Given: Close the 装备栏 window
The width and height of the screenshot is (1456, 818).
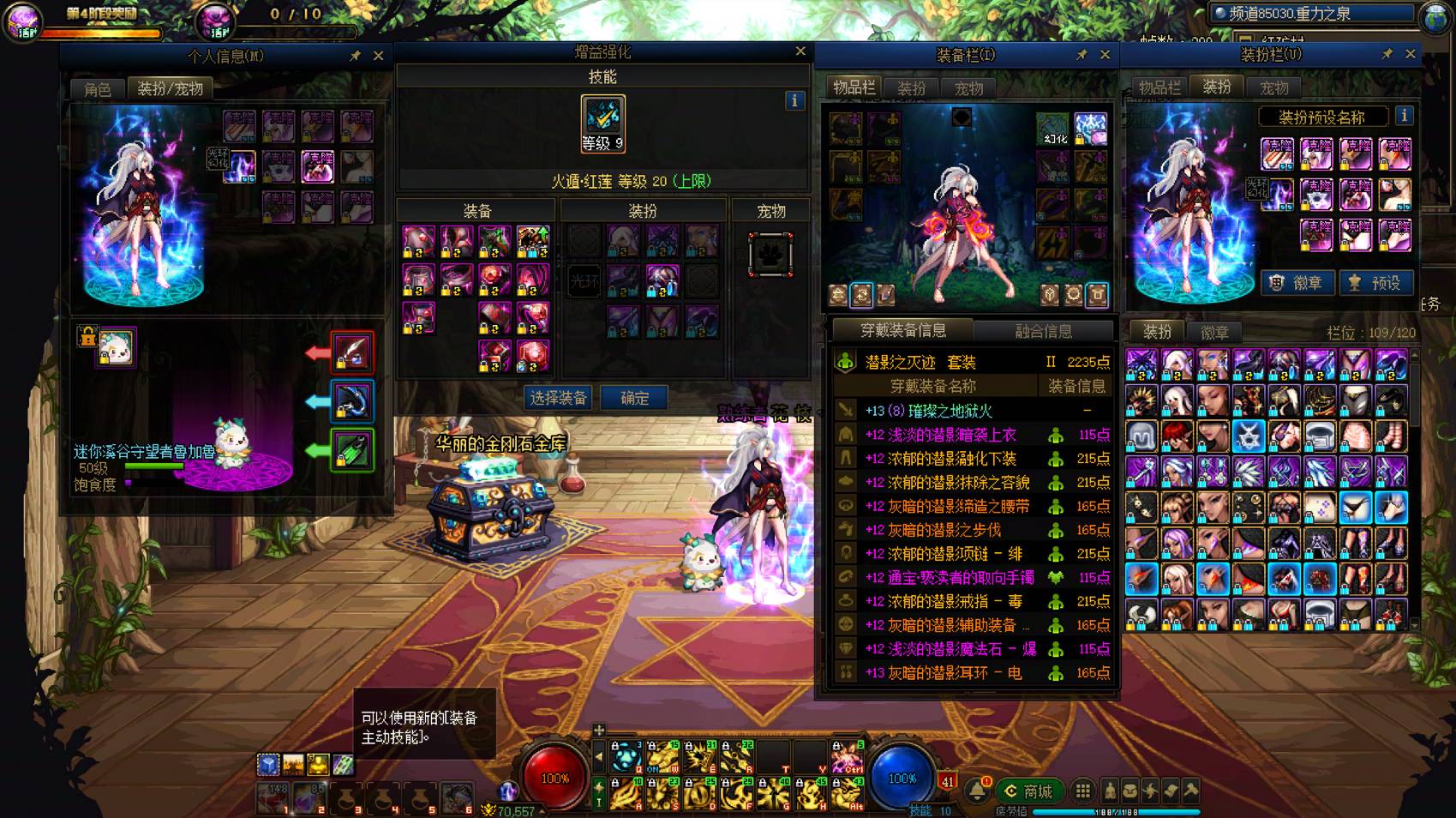Looking at the screenshot, I should pos(1105,55).
